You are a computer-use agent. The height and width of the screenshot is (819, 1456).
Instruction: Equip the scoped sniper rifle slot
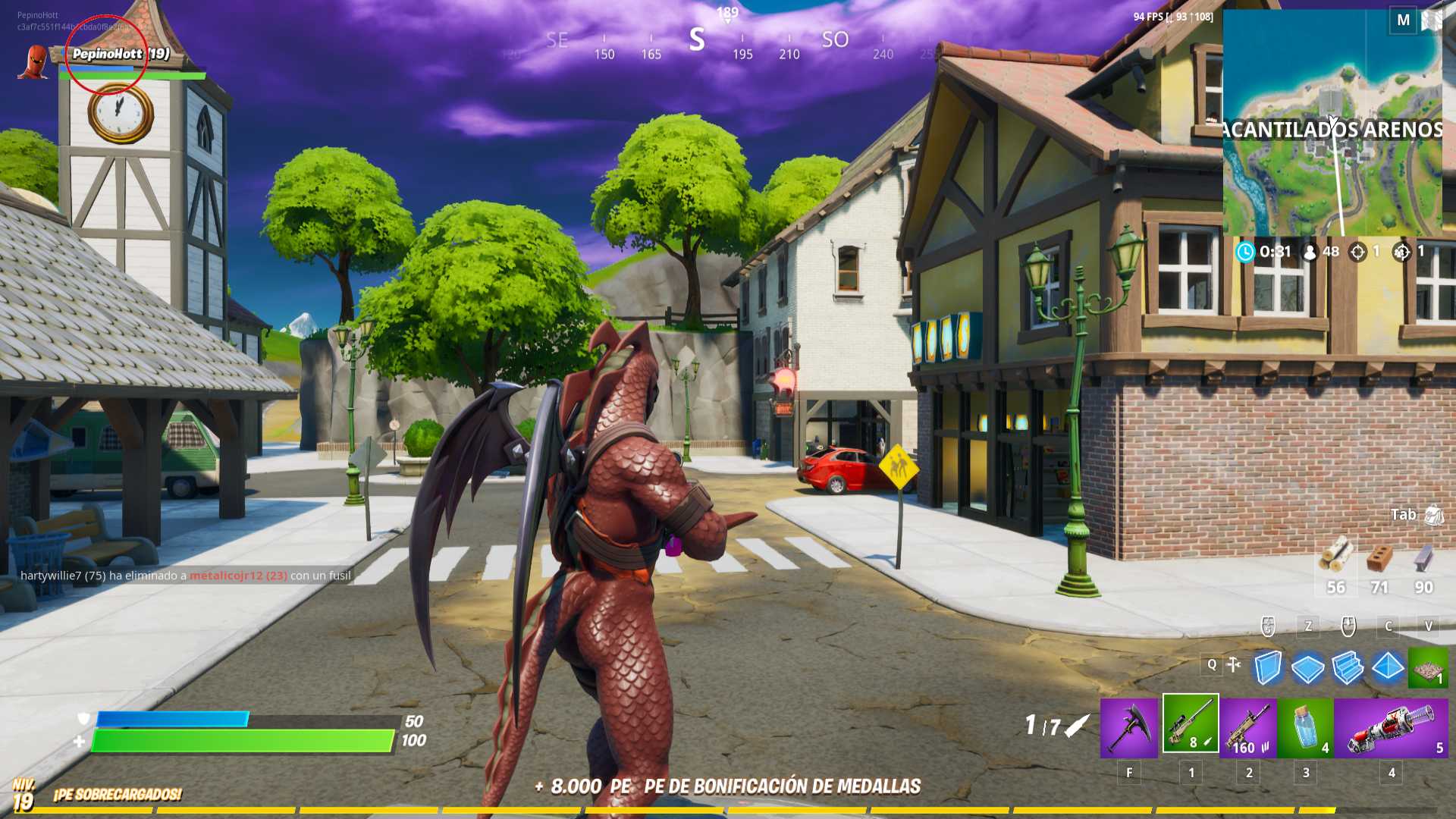point(1191,724)
